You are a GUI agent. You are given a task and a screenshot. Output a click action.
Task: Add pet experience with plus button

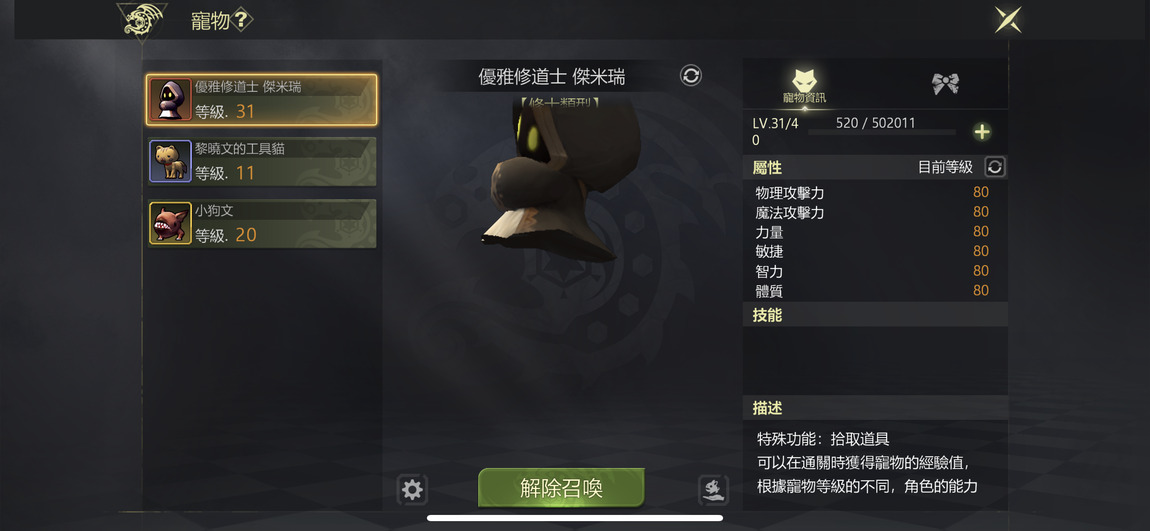point(982,132)
